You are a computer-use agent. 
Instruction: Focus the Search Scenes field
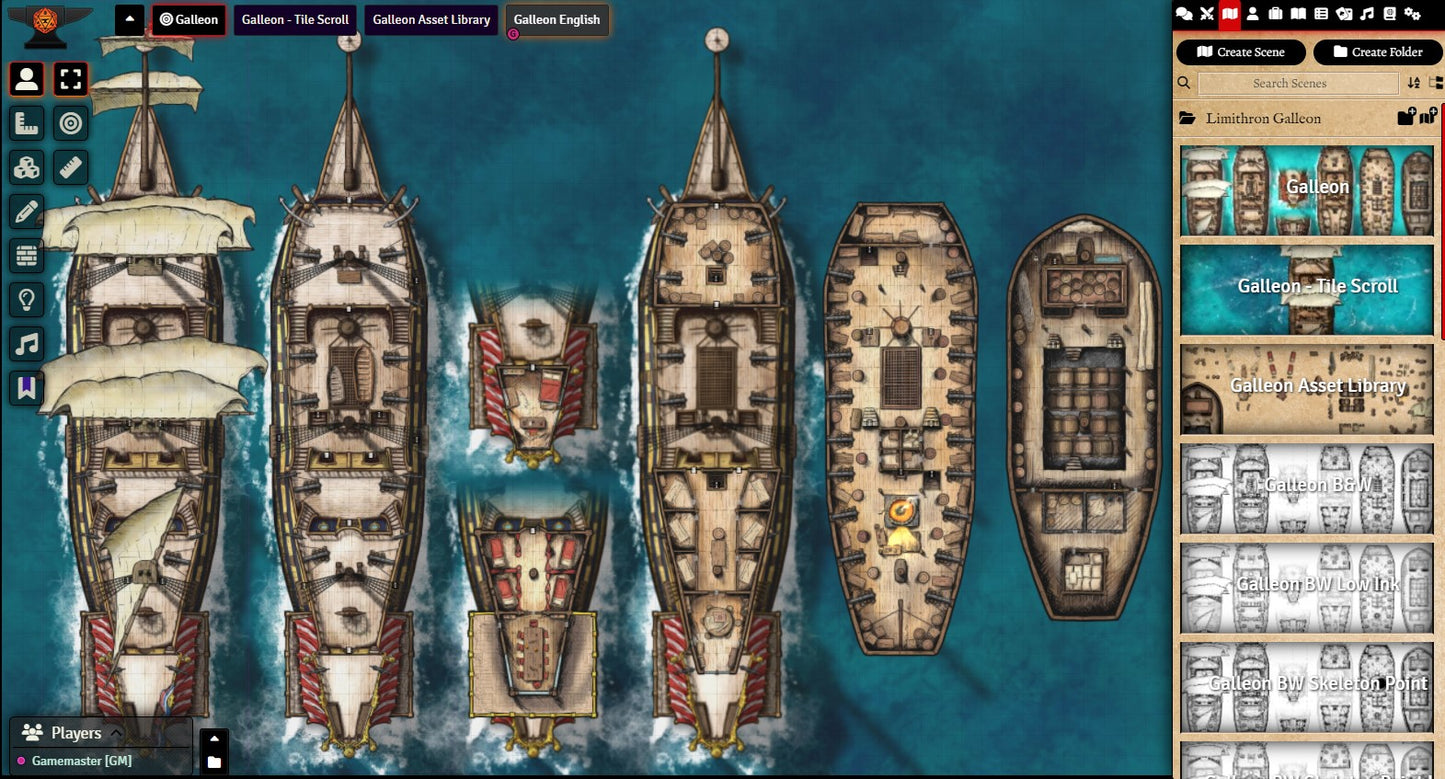point(1297,83)
